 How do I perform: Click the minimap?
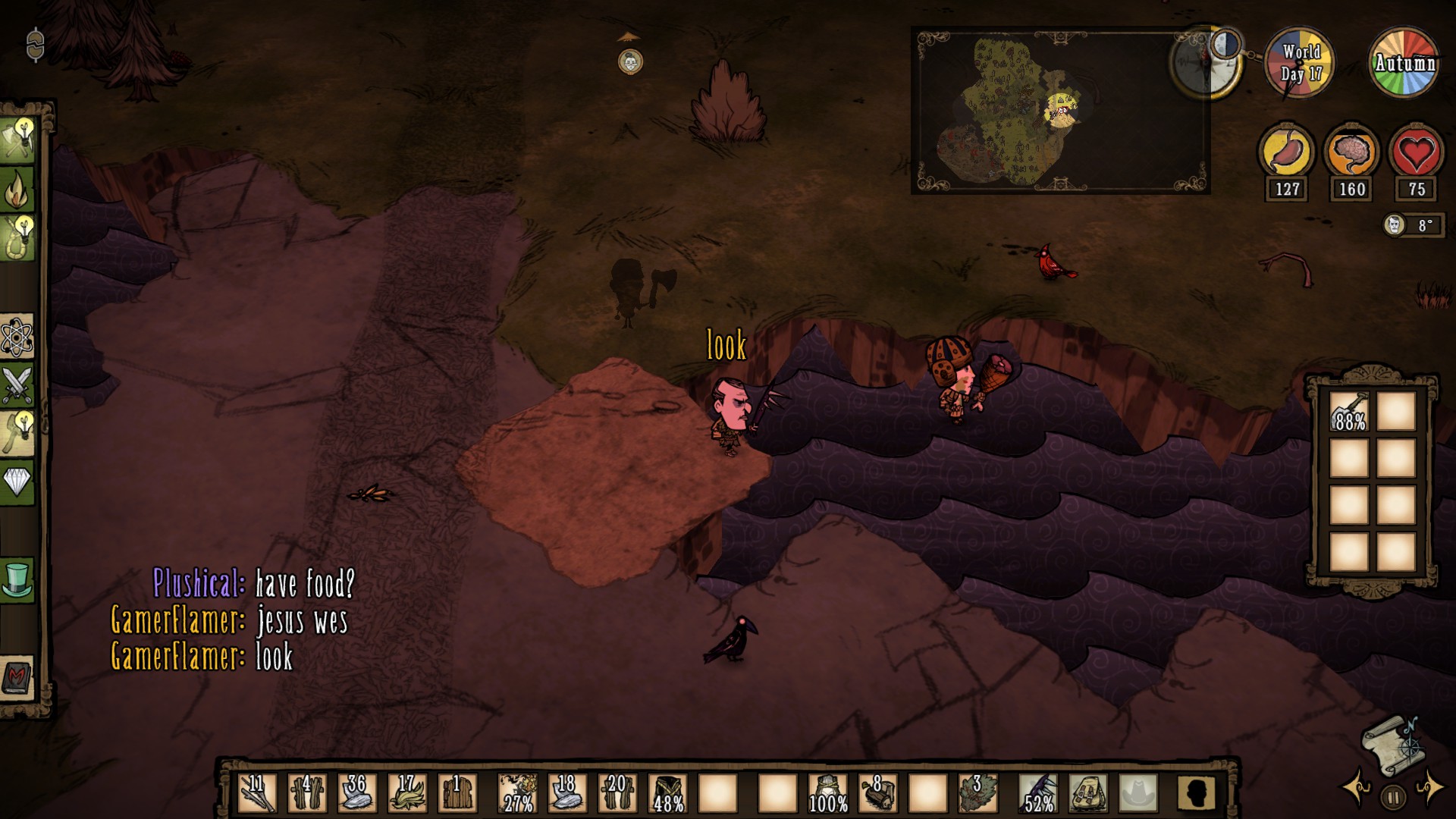1059,111
